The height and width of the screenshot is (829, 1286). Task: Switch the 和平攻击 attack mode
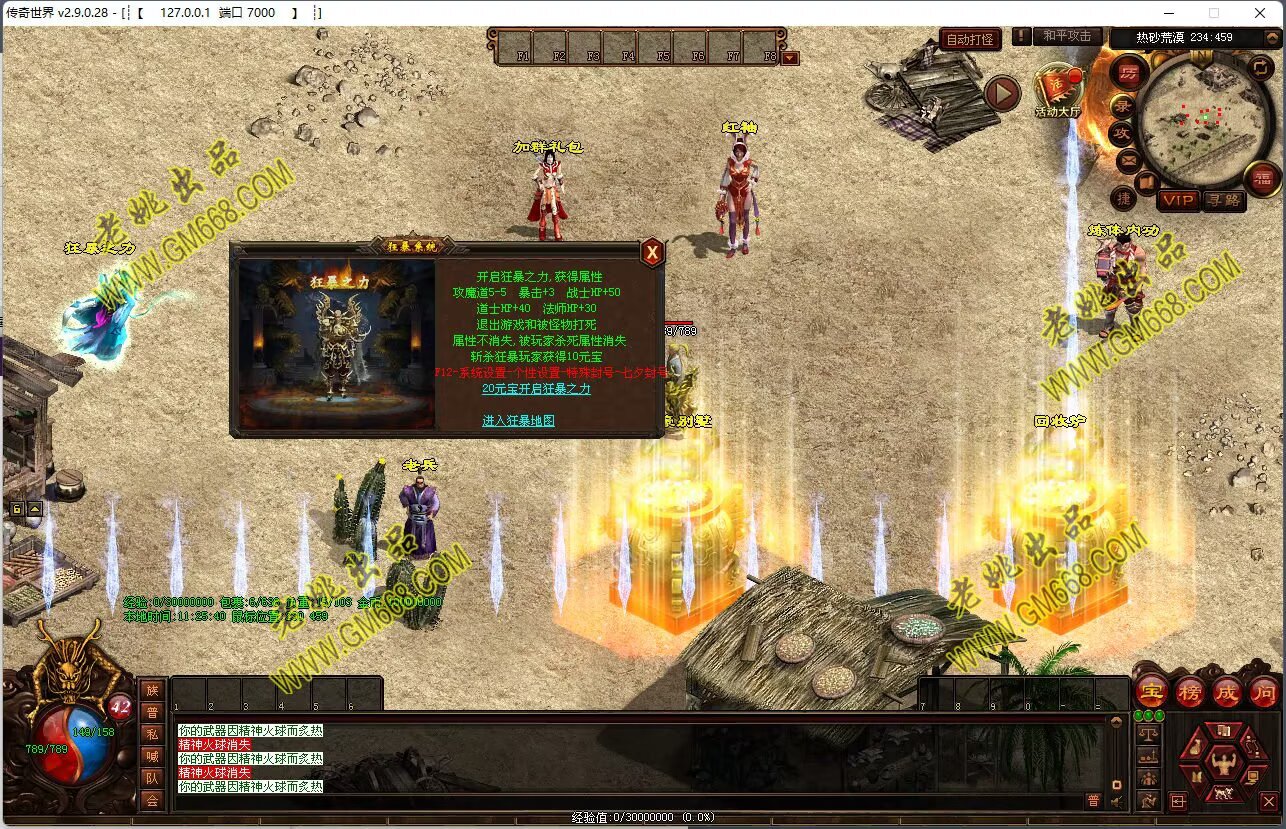(x=1067, y=36)
